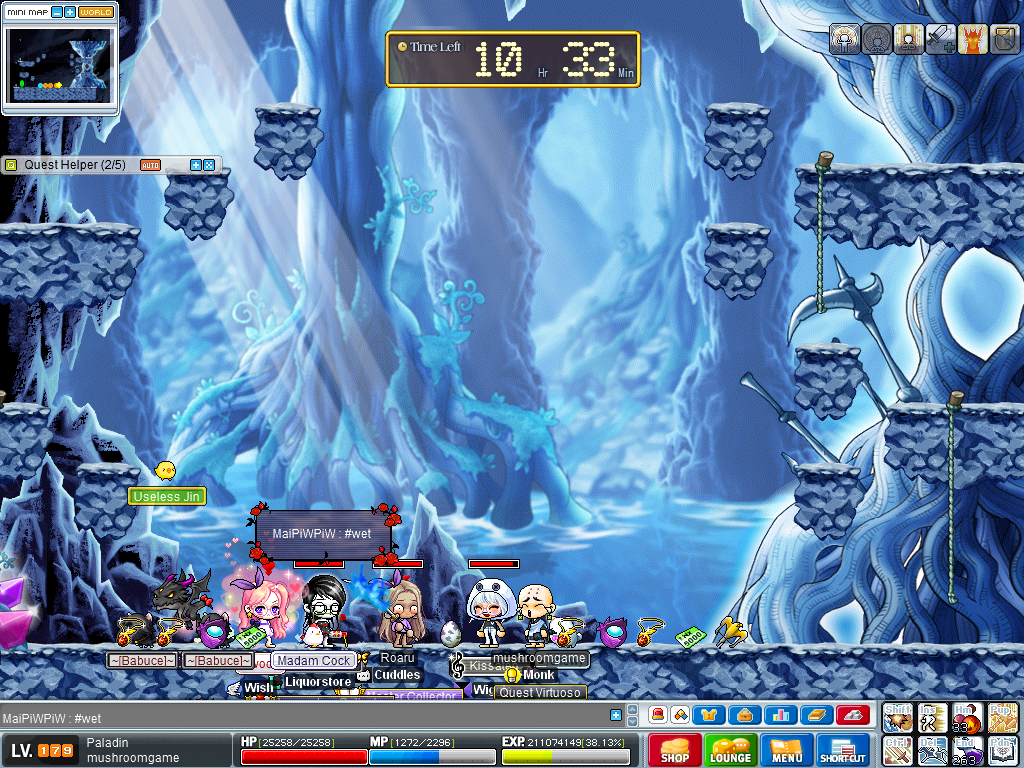Open the inventory bag icon

745,715
